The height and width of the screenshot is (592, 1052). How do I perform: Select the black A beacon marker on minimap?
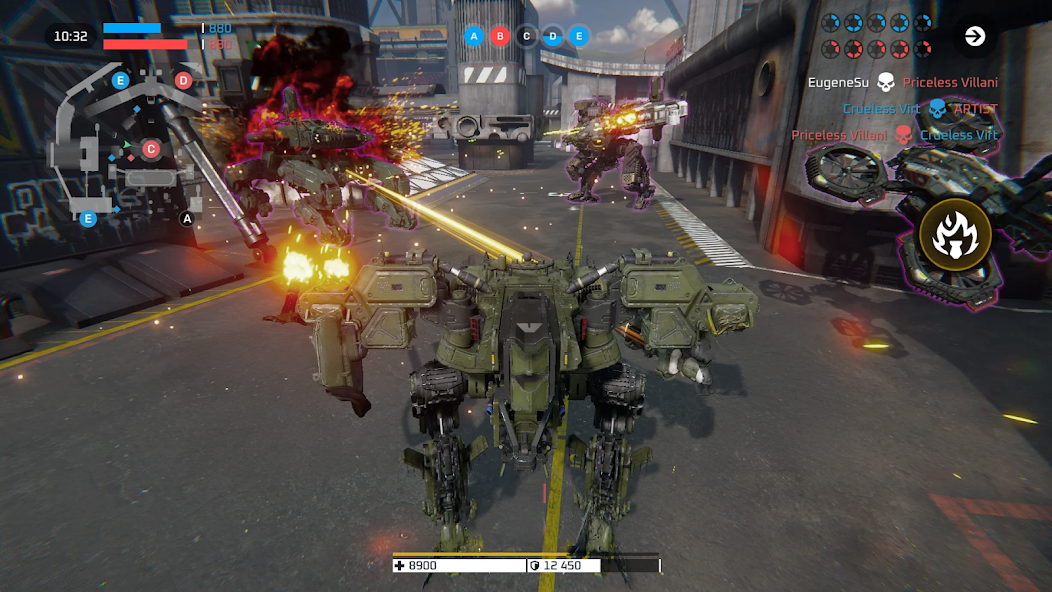point(186,218)
